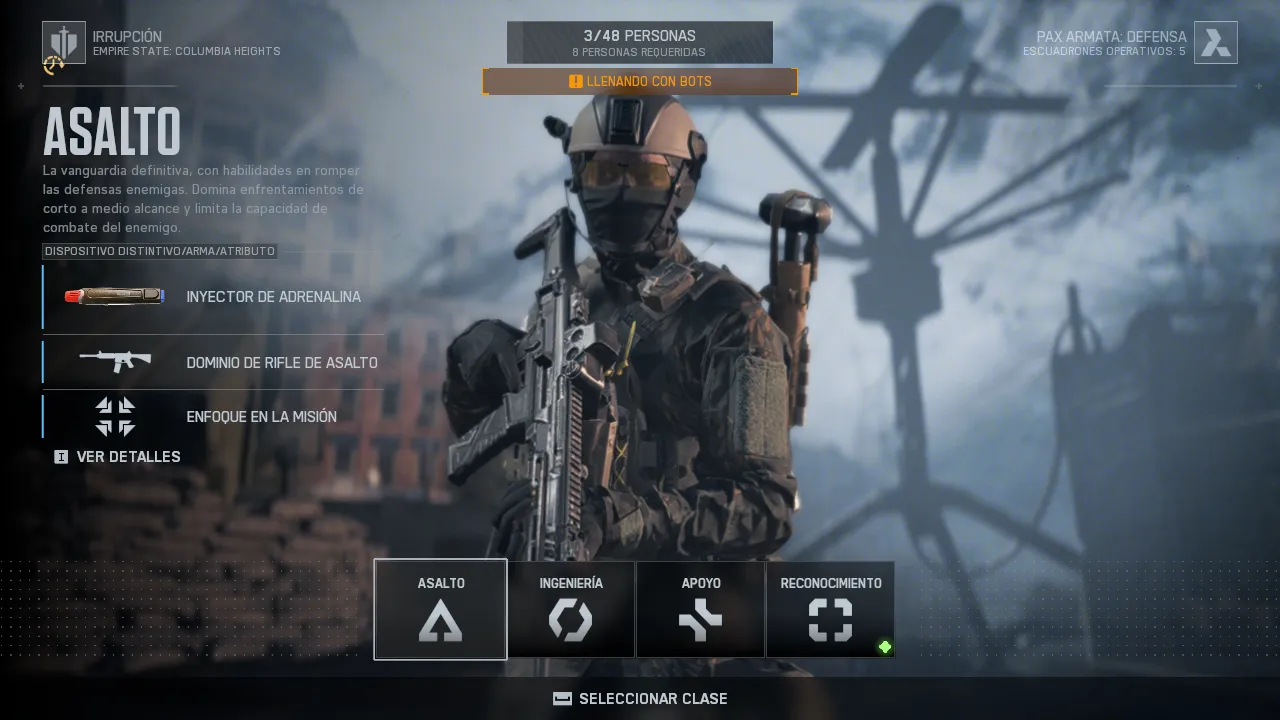Show Dominio de Rifle de Asalto trait
The height and width of the screenshot is (720, 1280).
coord(213,362)
